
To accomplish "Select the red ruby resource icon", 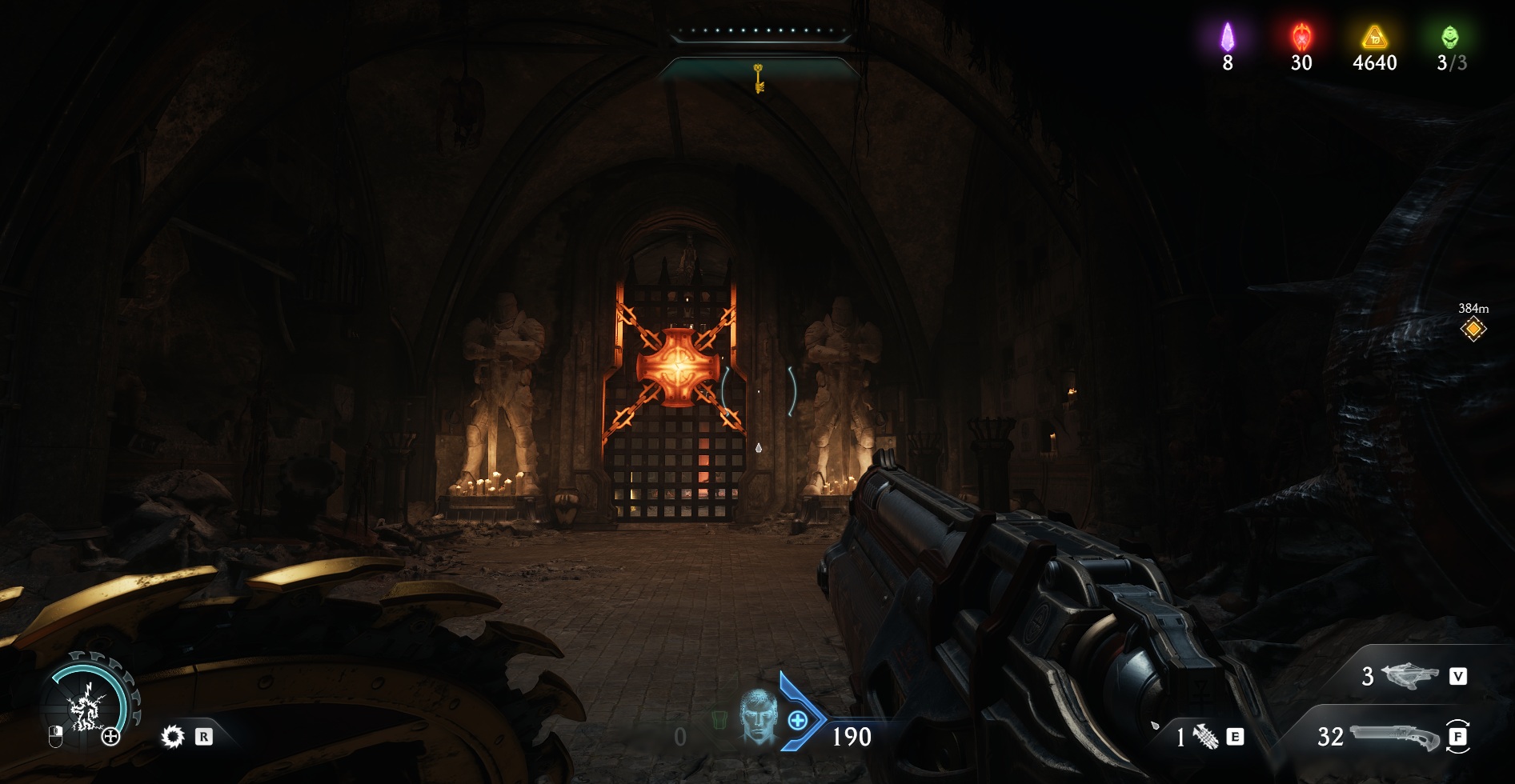I will (x=1301, y=37).
